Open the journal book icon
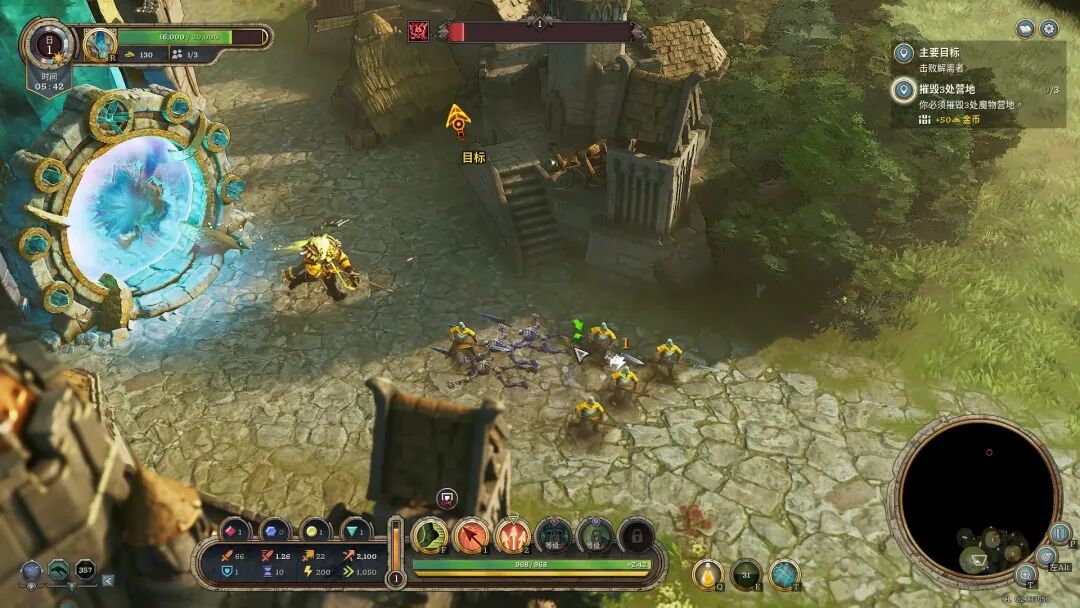 (1025, 29)
